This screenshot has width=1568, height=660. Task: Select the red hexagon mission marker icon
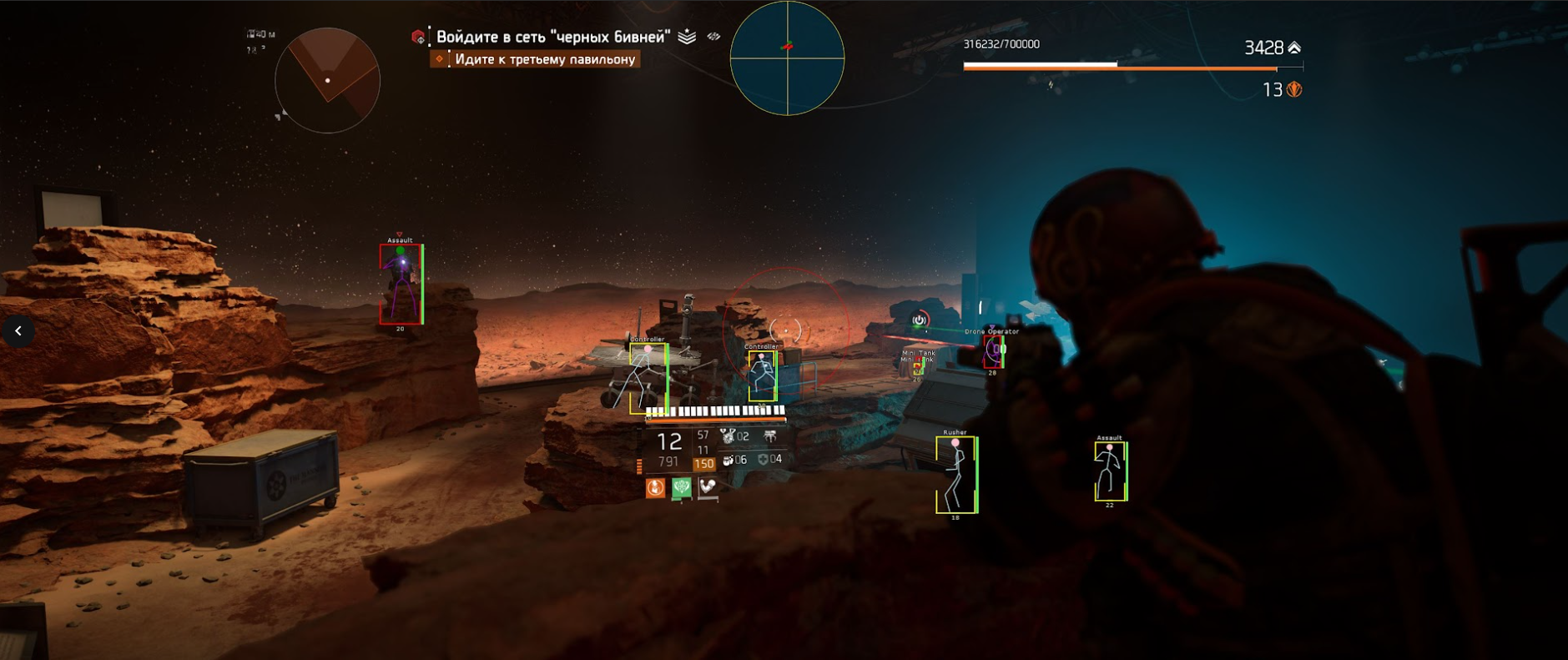[x=418, y=37]
